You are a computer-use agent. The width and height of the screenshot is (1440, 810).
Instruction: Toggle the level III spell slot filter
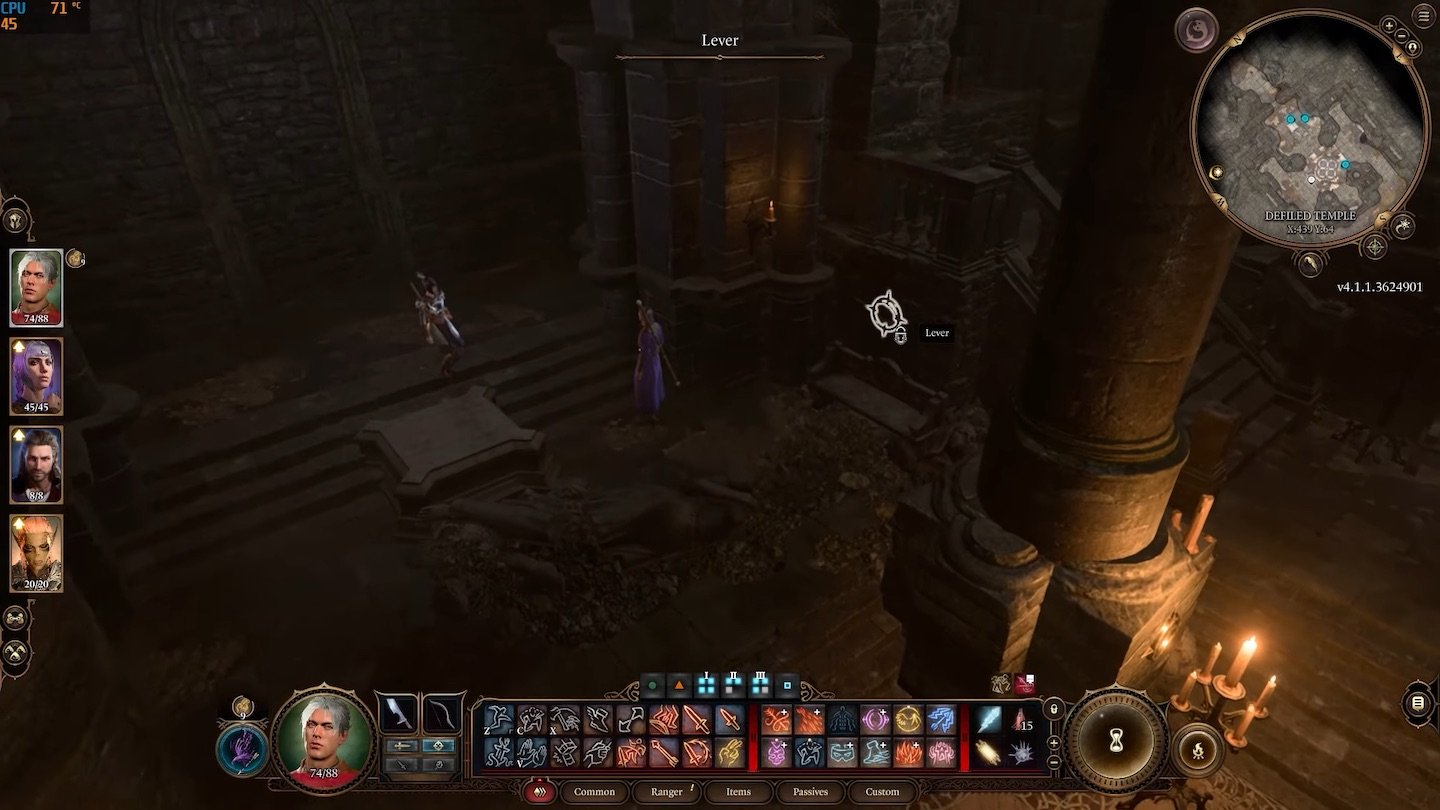coord(760,685)
